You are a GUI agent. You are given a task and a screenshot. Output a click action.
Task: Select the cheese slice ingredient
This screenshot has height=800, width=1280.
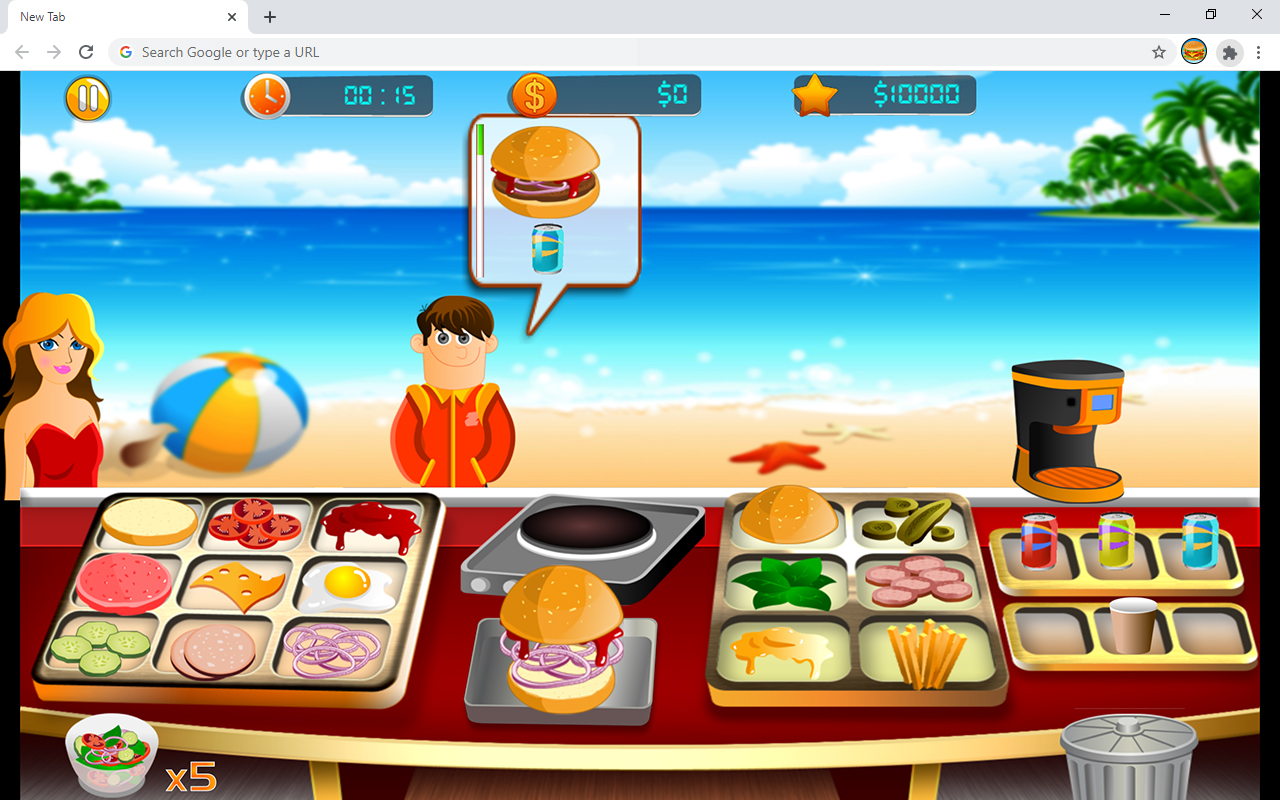pyautogui.click(x=240, y=587)
